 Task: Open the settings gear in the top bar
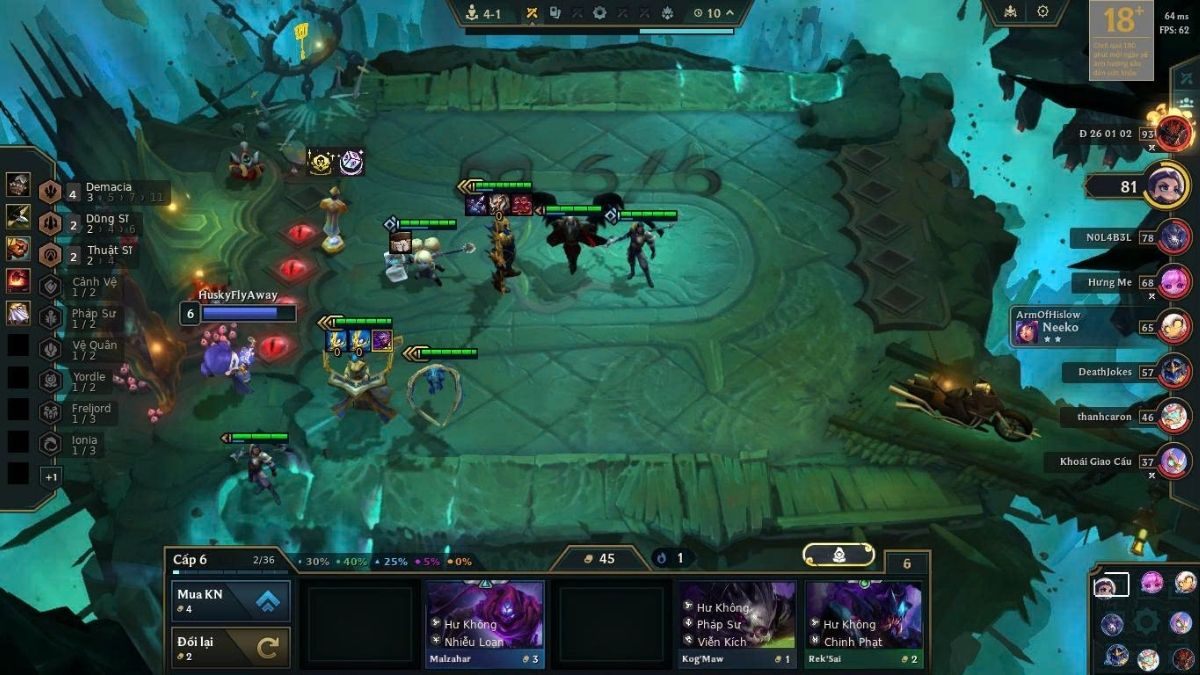coord(1043,12)
